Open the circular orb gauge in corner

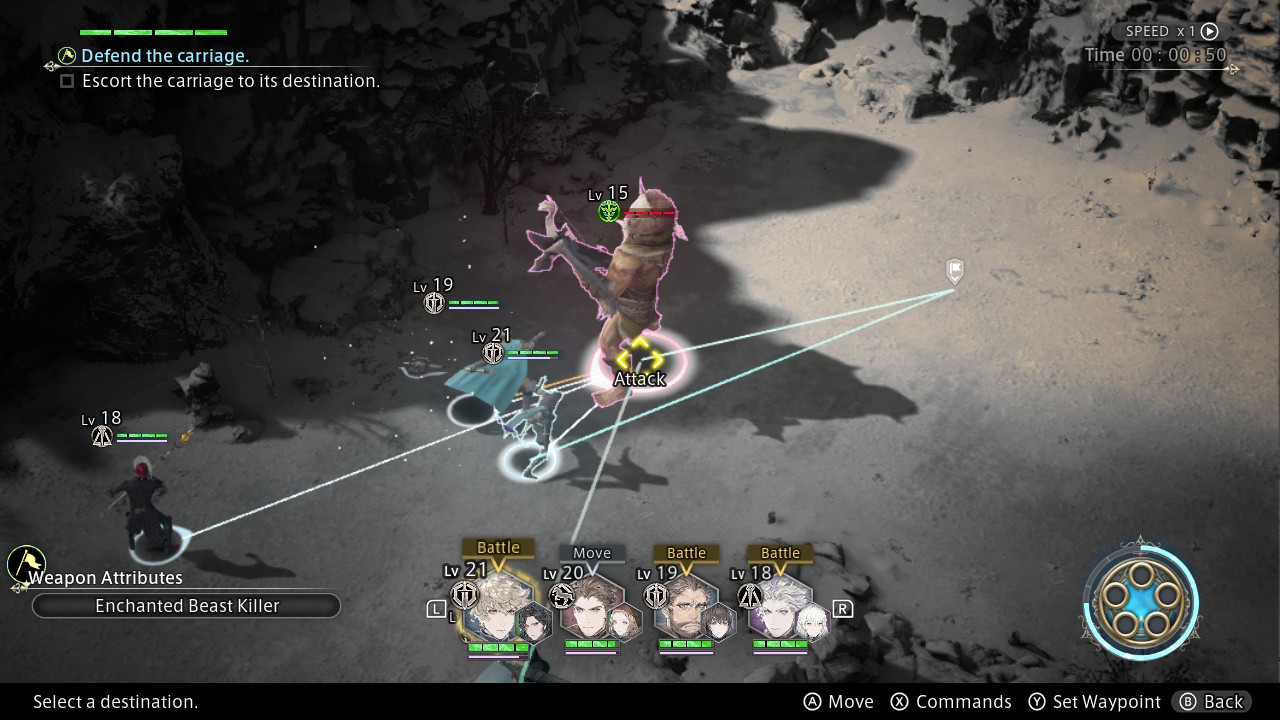tap(1139, 602)
